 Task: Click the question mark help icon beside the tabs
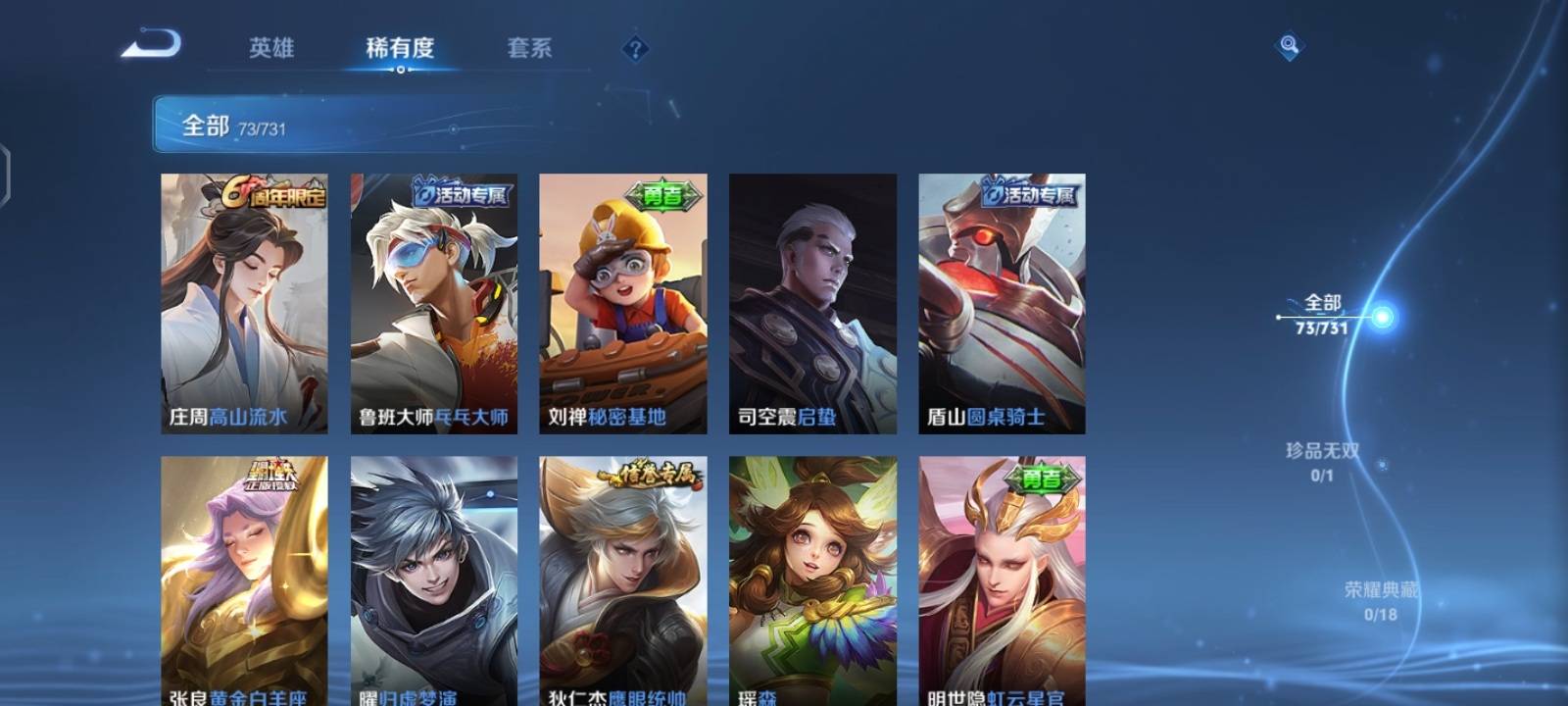tap(635, 48)
